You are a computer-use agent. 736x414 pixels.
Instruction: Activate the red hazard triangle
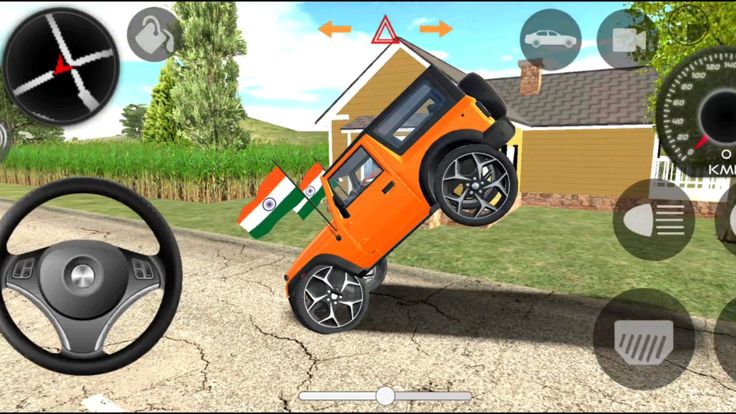(x=385, y=30)
